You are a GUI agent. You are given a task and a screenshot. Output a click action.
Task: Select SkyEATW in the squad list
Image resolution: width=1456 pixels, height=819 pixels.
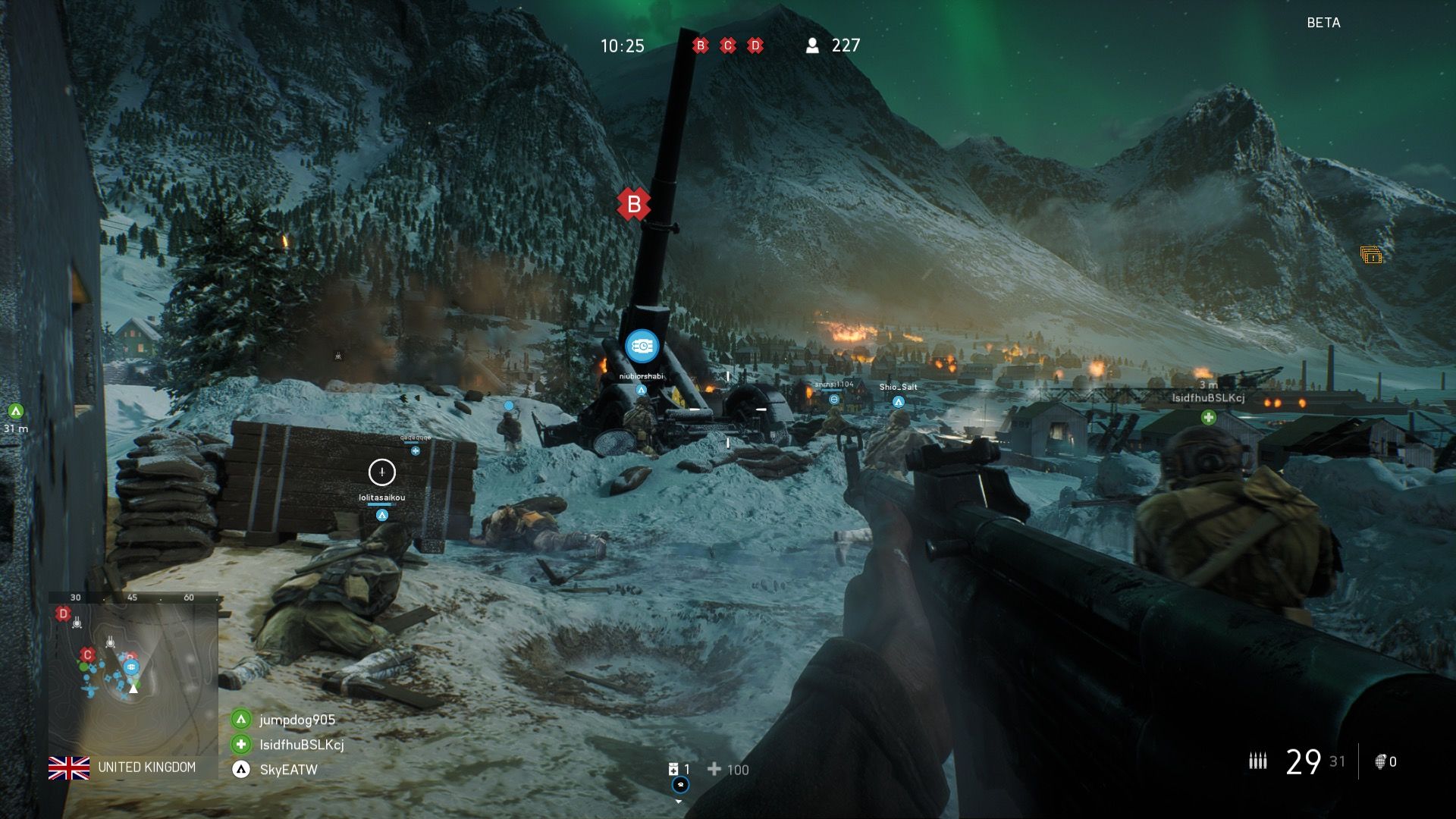(288, 770)
